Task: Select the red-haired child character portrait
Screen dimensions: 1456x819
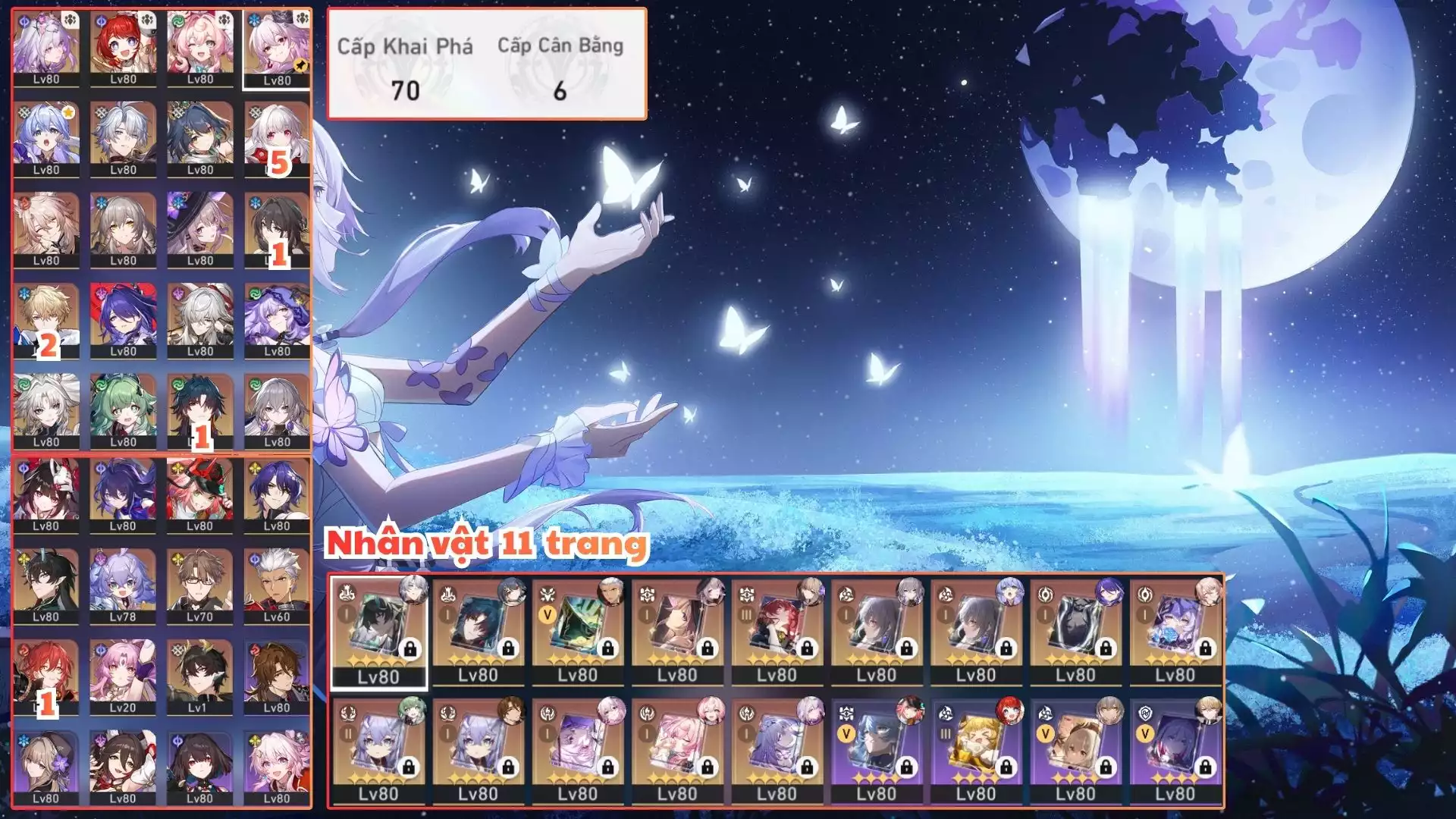Action: click(123, 47)
